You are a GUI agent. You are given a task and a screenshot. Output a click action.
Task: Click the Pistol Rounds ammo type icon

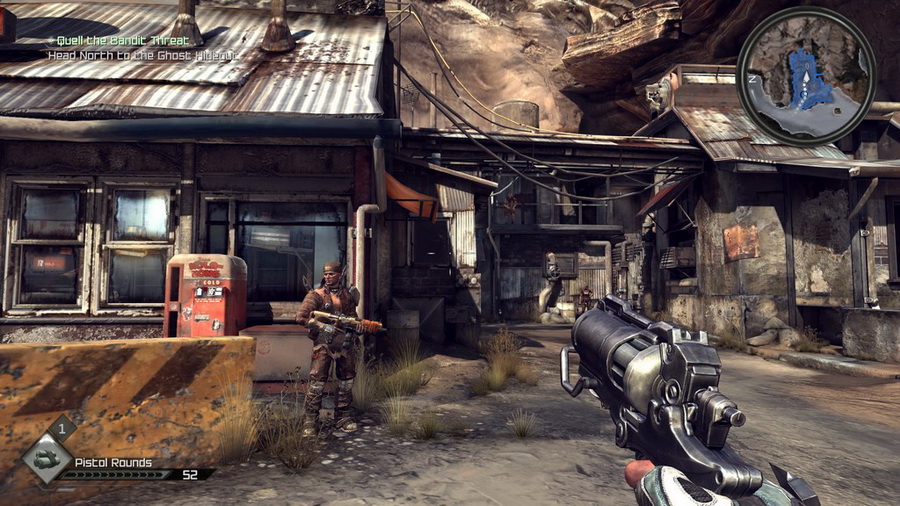point(48,460)
